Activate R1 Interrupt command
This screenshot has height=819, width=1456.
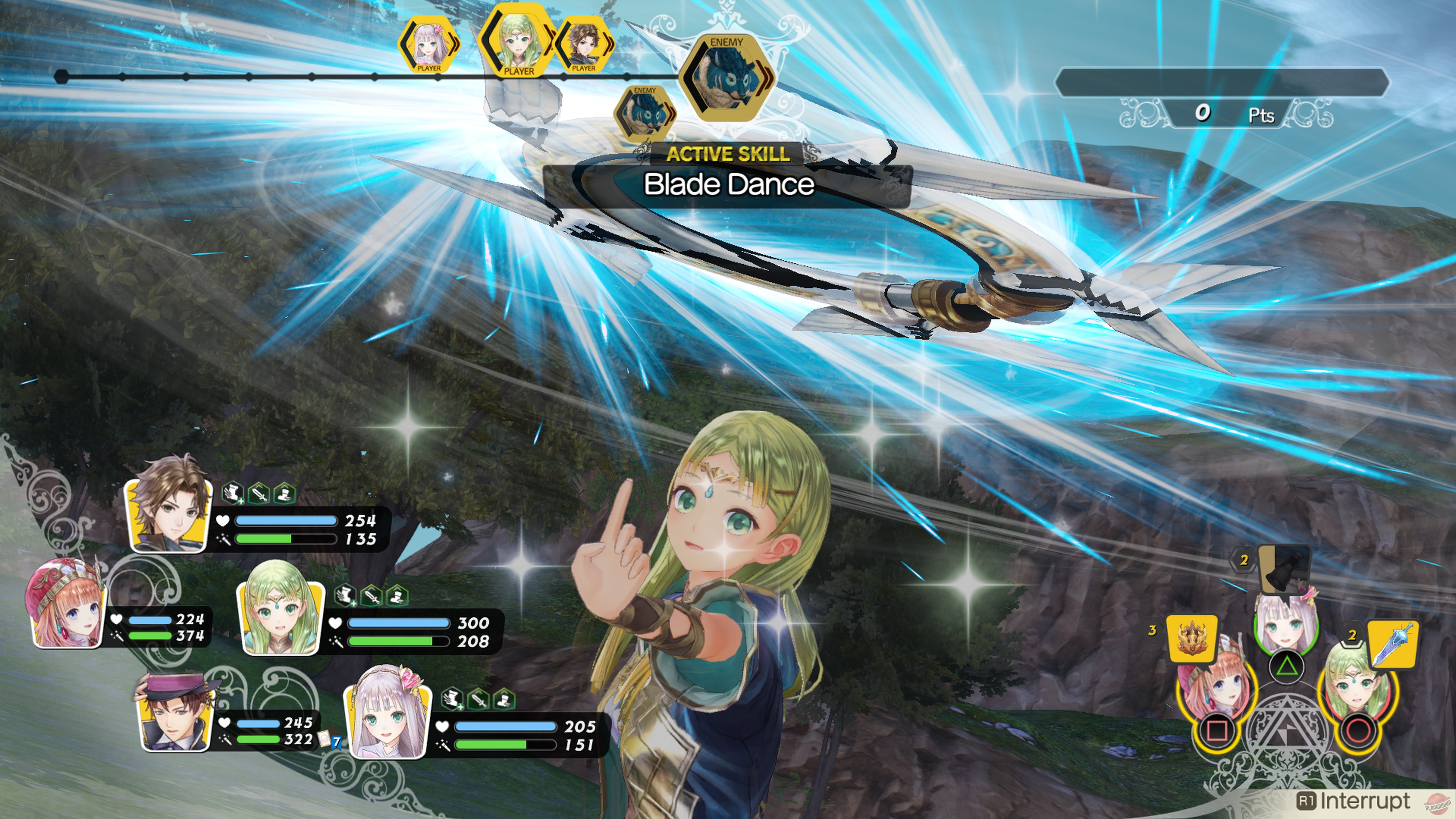click(1357, 802)
